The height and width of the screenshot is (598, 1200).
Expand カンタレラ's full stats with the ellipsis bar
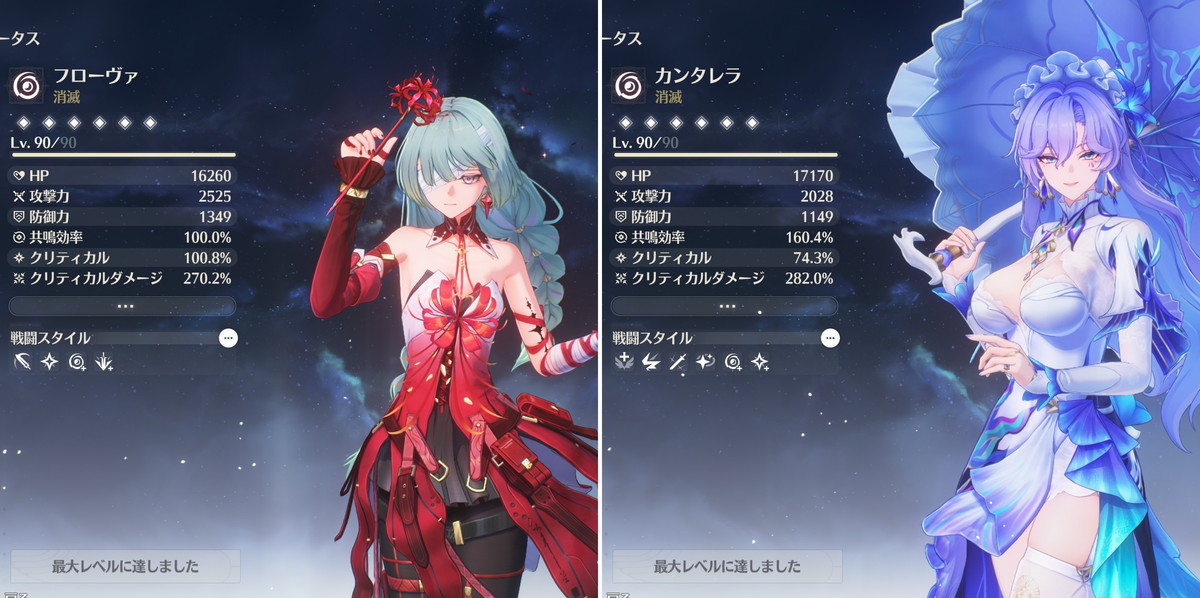click(x=726, y=306)
